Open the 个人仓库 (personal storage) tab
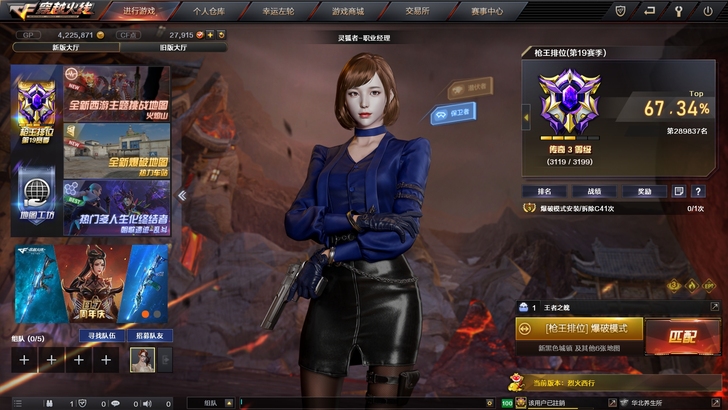 click(x=209, y=10)
